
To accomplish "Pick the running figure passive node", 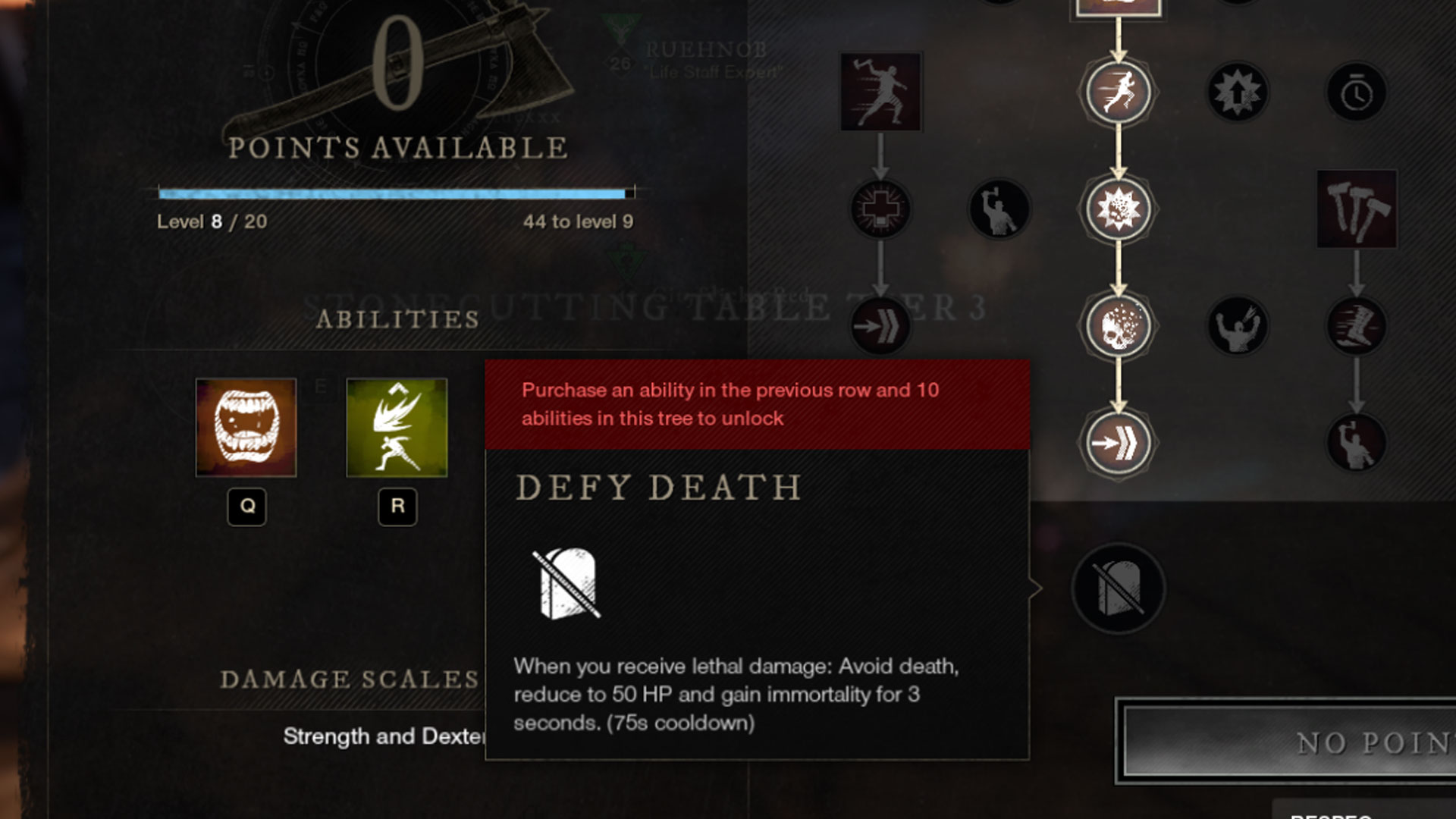I will [x=1118, y=93].
